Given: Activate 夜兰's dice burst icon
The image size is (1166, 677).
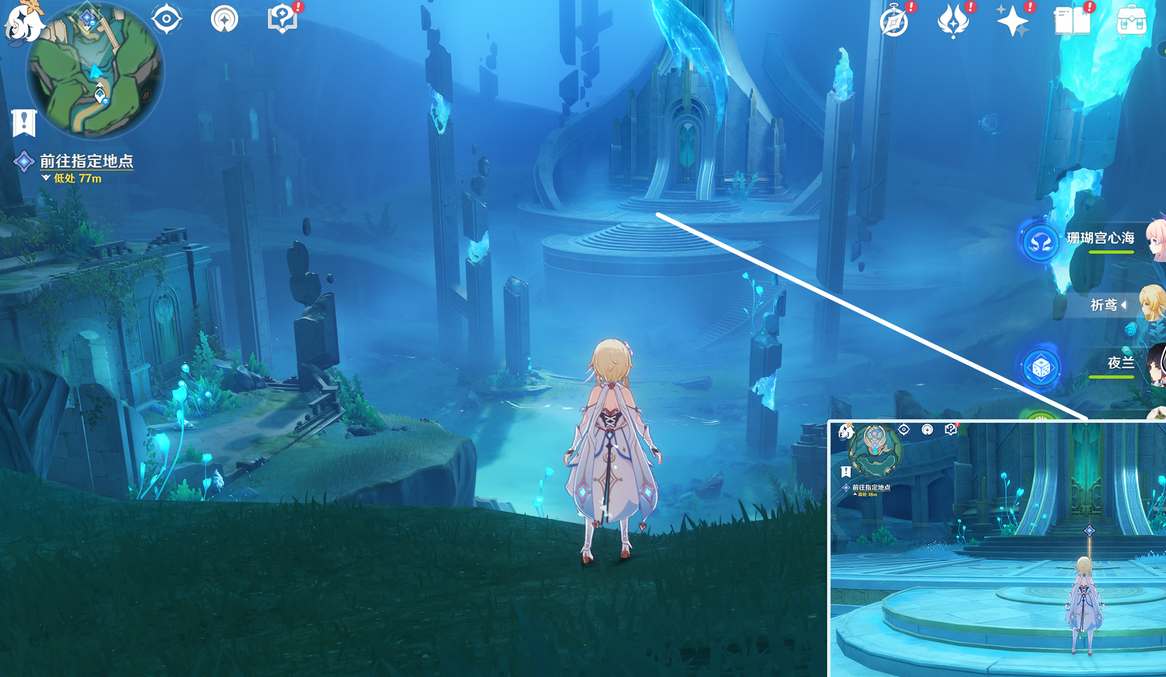Looking at the screenshot, I should (1040, 367).
